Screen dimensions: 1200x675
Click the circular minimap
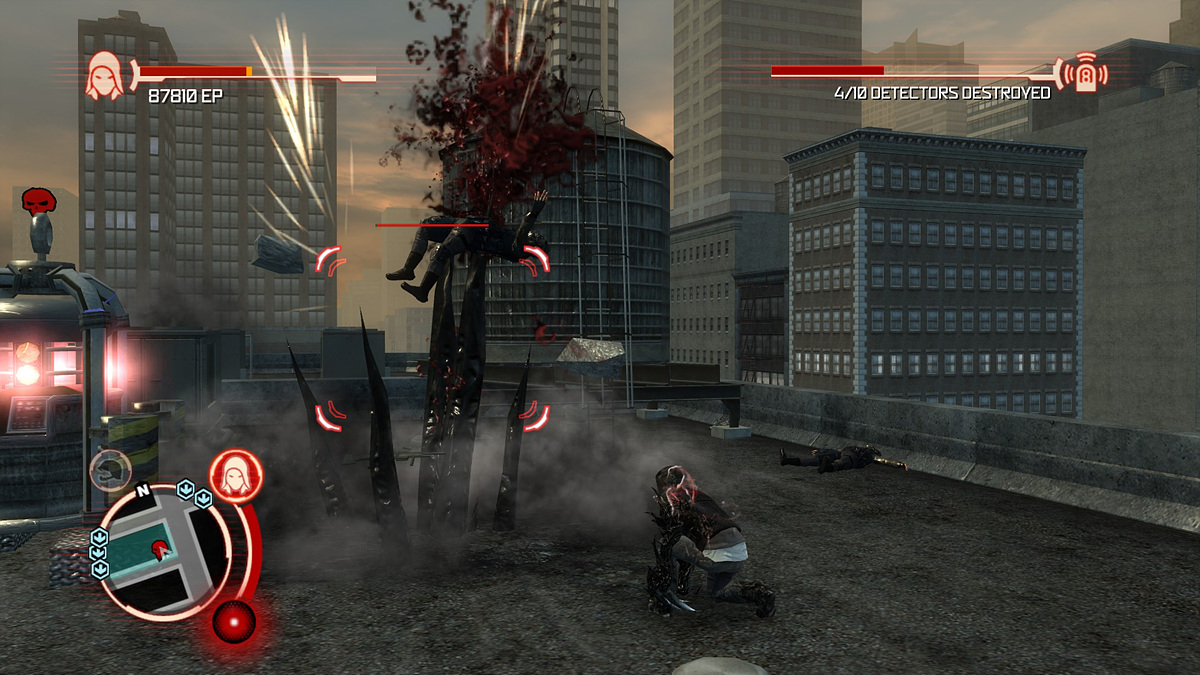click(164, 548)
